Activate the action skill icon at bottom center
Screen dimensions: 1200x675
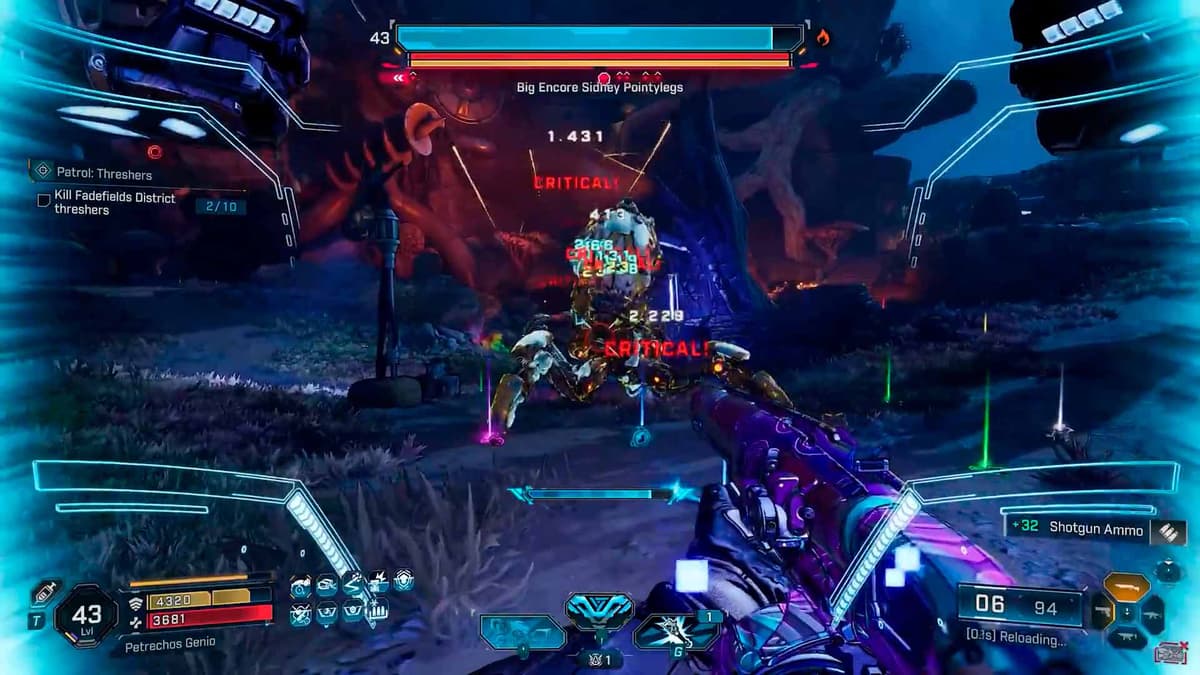coord(599,610)
